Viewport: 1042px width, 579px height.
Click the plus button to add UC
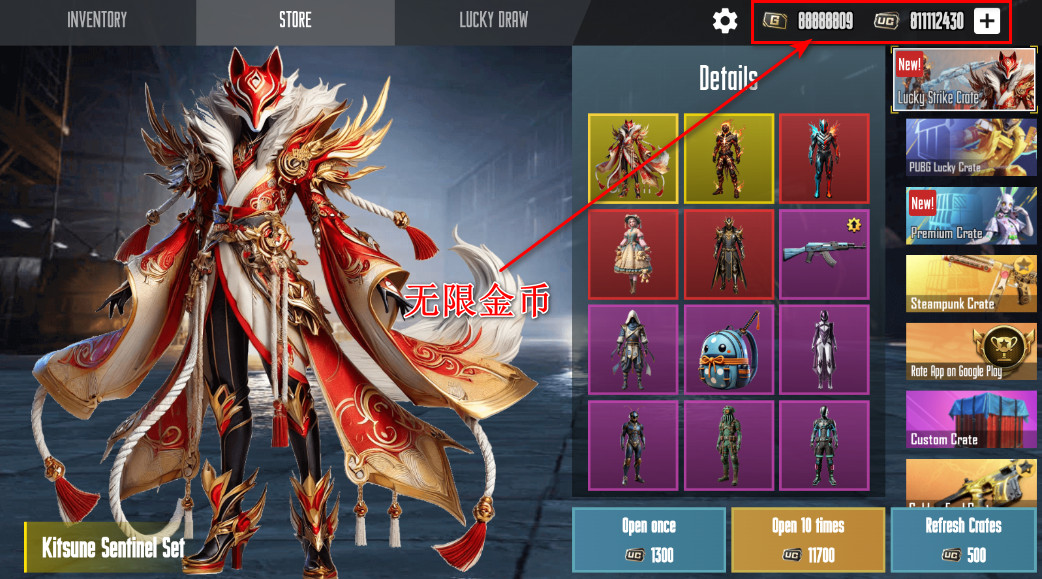click(x=987, y=21)
